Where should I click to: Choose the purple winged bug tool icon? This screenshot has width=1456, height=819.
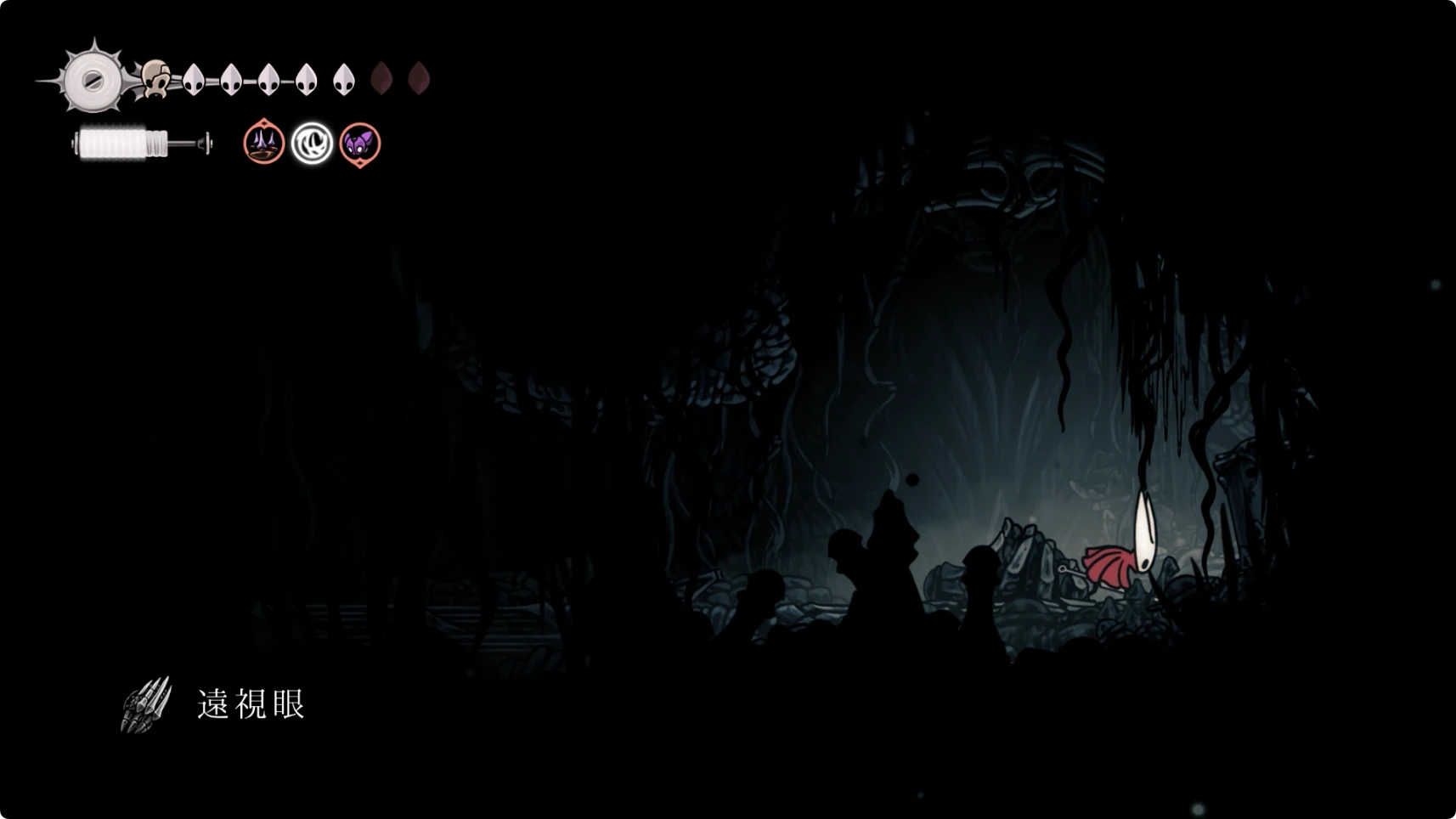point(360,144)
